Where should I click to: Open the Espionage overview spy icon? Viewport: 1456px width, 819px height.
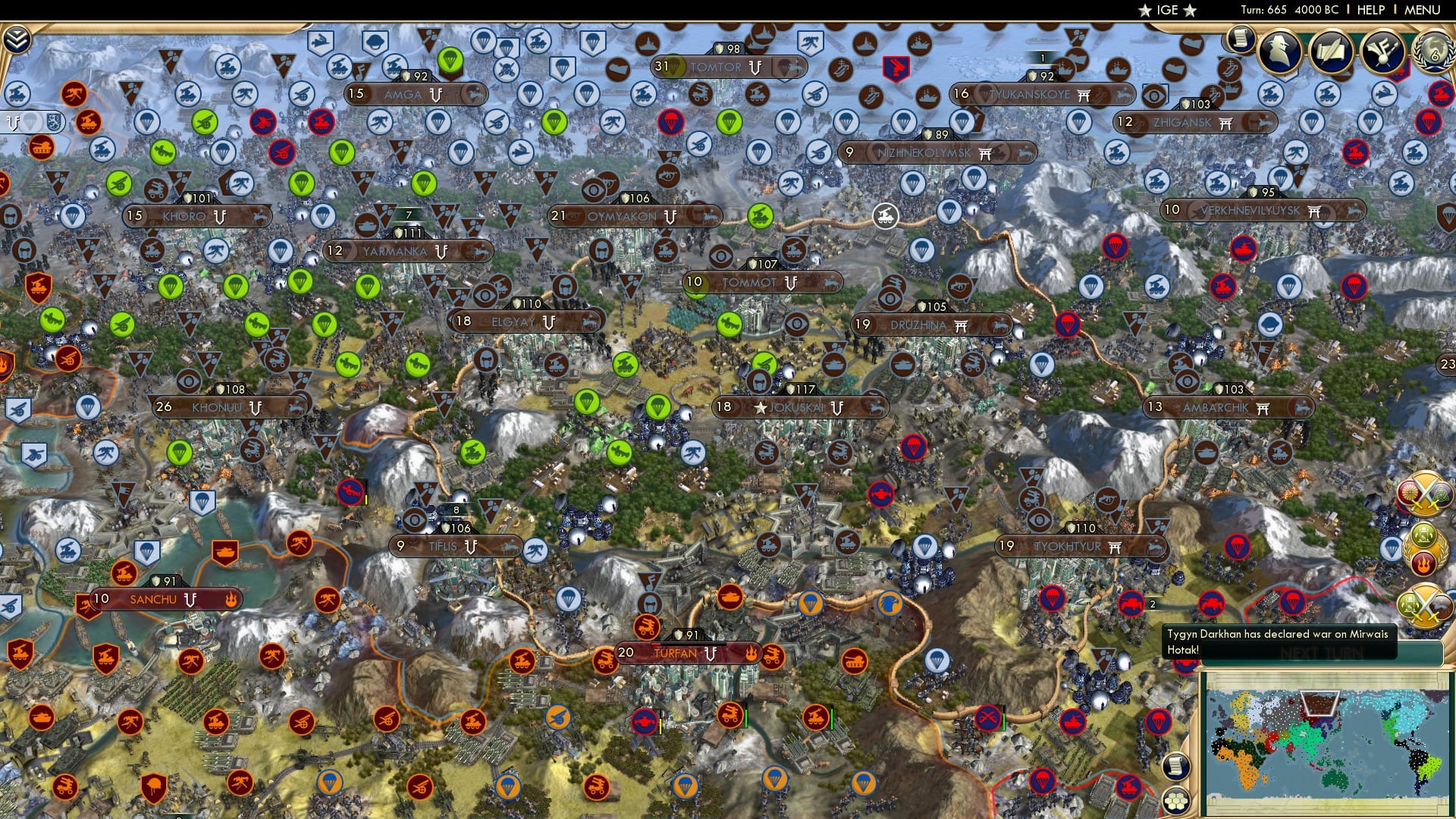click(1280, 52)
